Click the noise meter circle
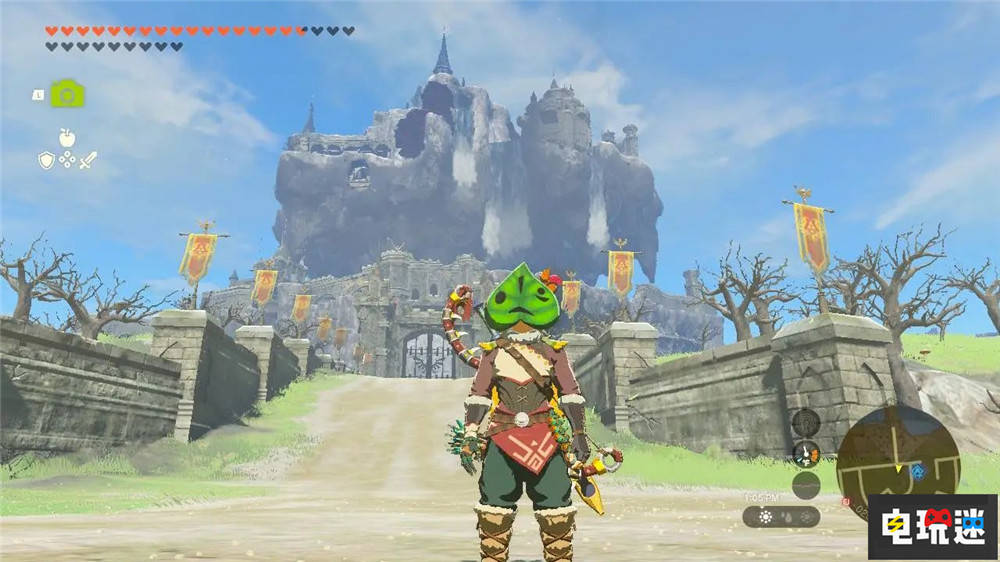Screen dimensions: 1000x562 pyautogui.click(x=806, y=485)
